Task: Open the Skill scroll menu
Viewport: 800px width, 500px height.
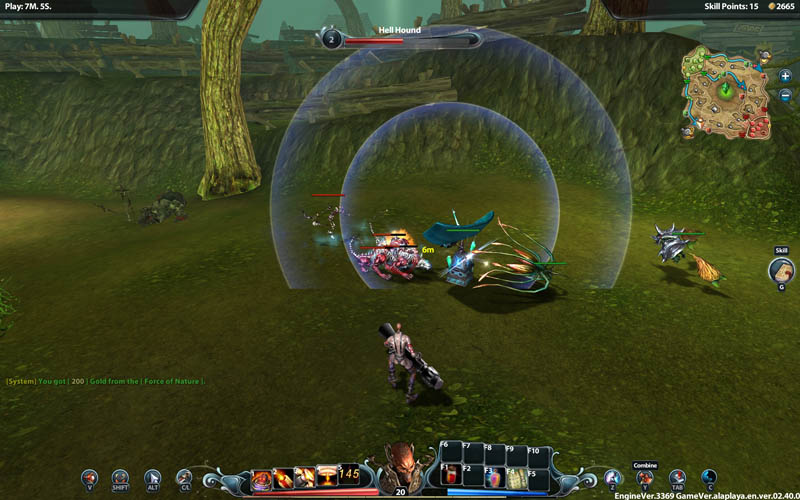Action: (x=781, y=268)
